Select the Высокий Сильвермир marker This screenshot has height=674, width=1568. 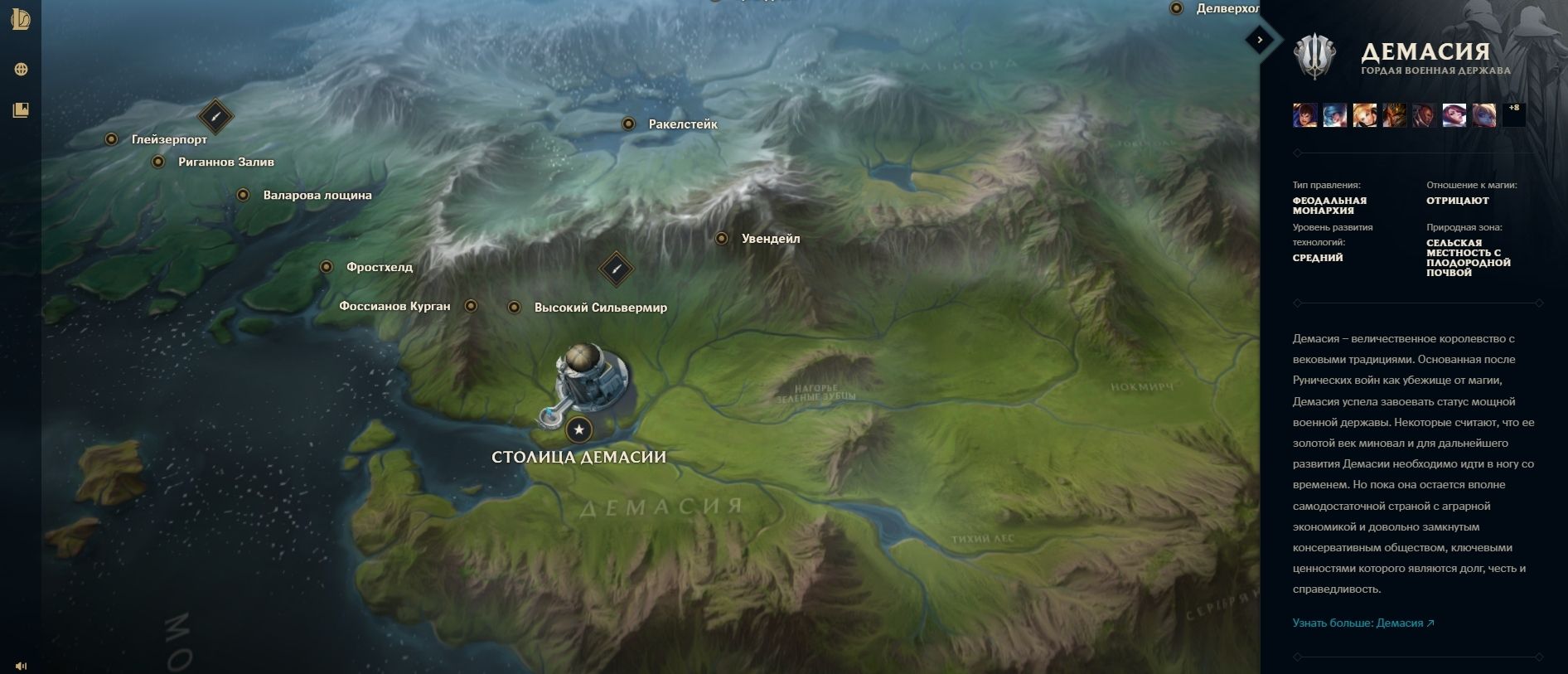coord(514,308)
